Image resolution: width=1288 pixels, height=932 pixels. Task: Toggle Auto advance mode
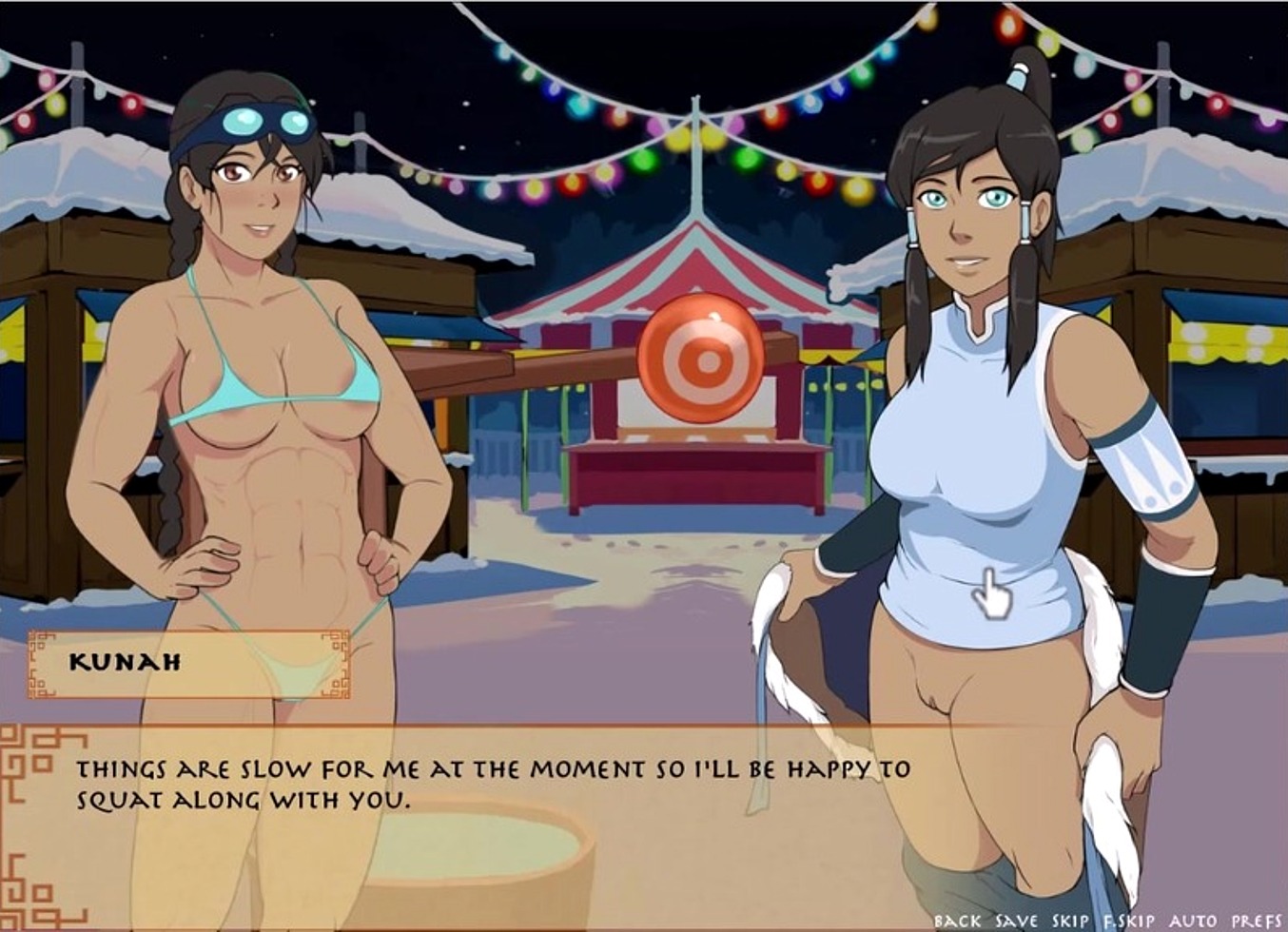pos(1192,921)
